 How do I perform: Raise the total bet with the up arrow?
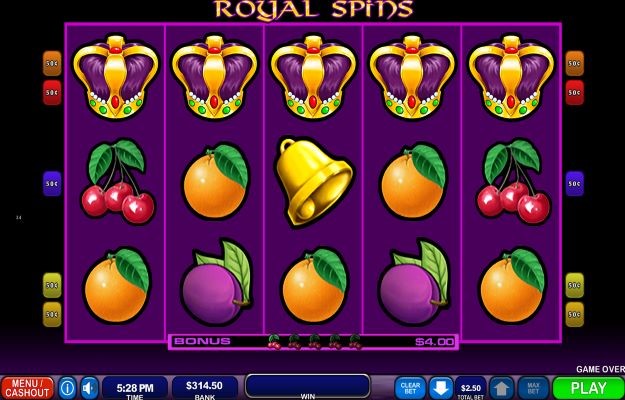[501, 388]
